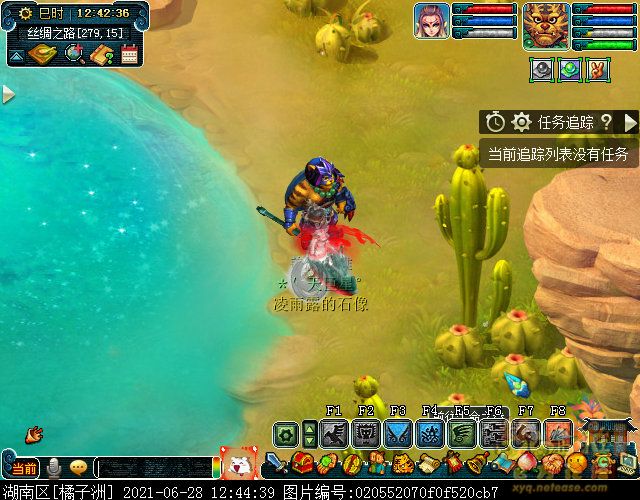
Task: Open the calendar icon under the clock
Action: 129,54
